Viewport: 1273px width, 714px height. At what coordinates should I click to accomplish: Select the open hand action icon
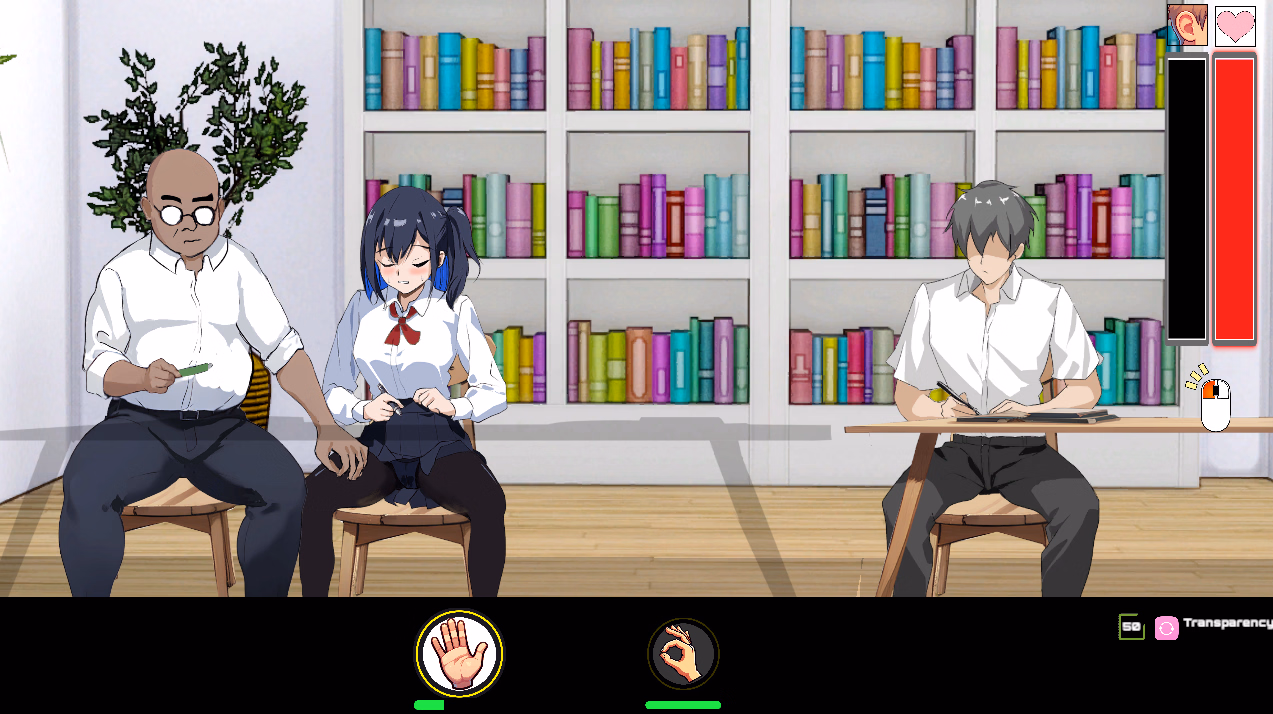tap(460, 654)
